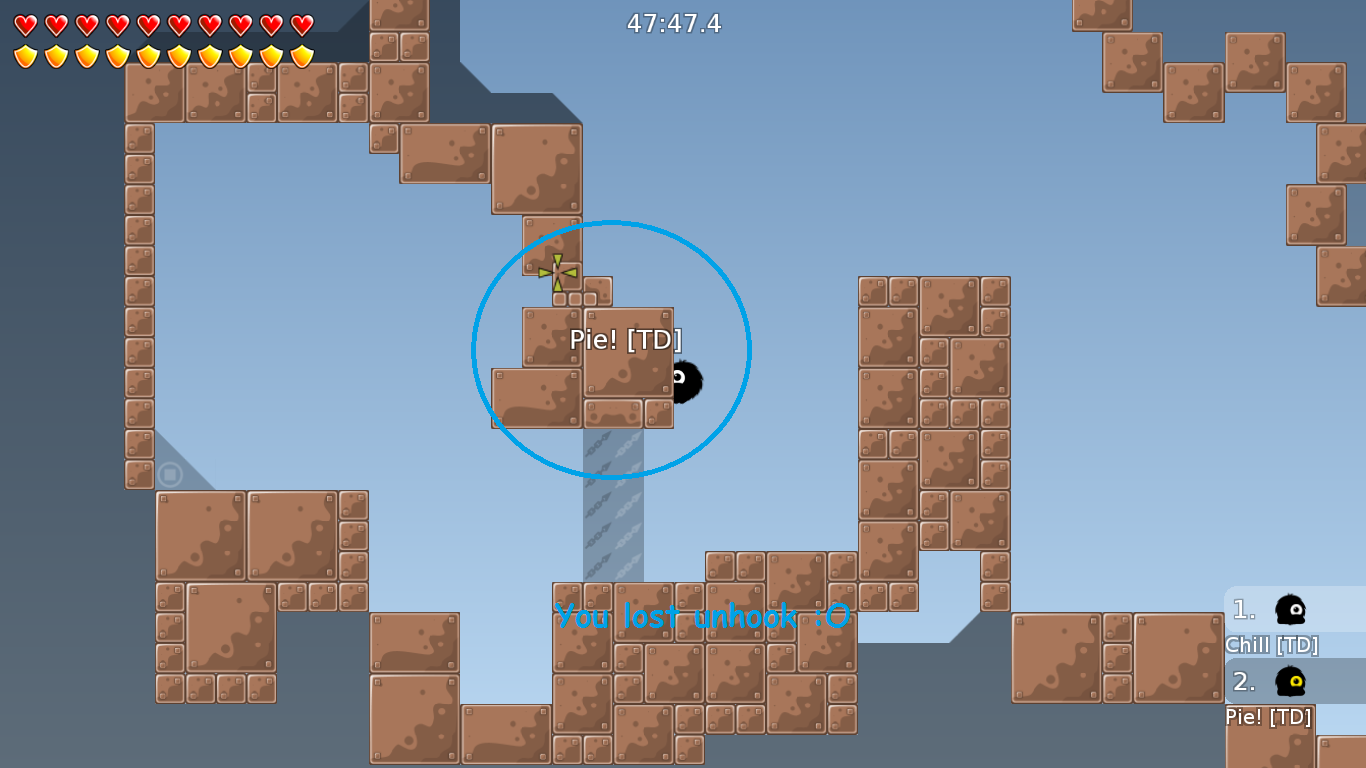Click the "Chill [TD]" scoreboard name
This screenshot has width=1366, height=768.
[x=1272, y=645]
